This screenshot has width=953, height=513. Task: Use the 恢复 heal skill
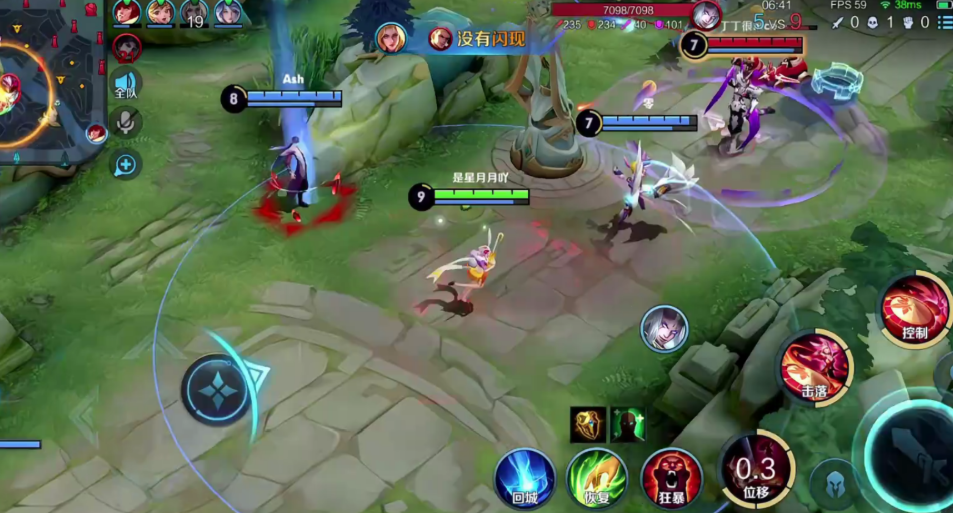click(597, 476)
